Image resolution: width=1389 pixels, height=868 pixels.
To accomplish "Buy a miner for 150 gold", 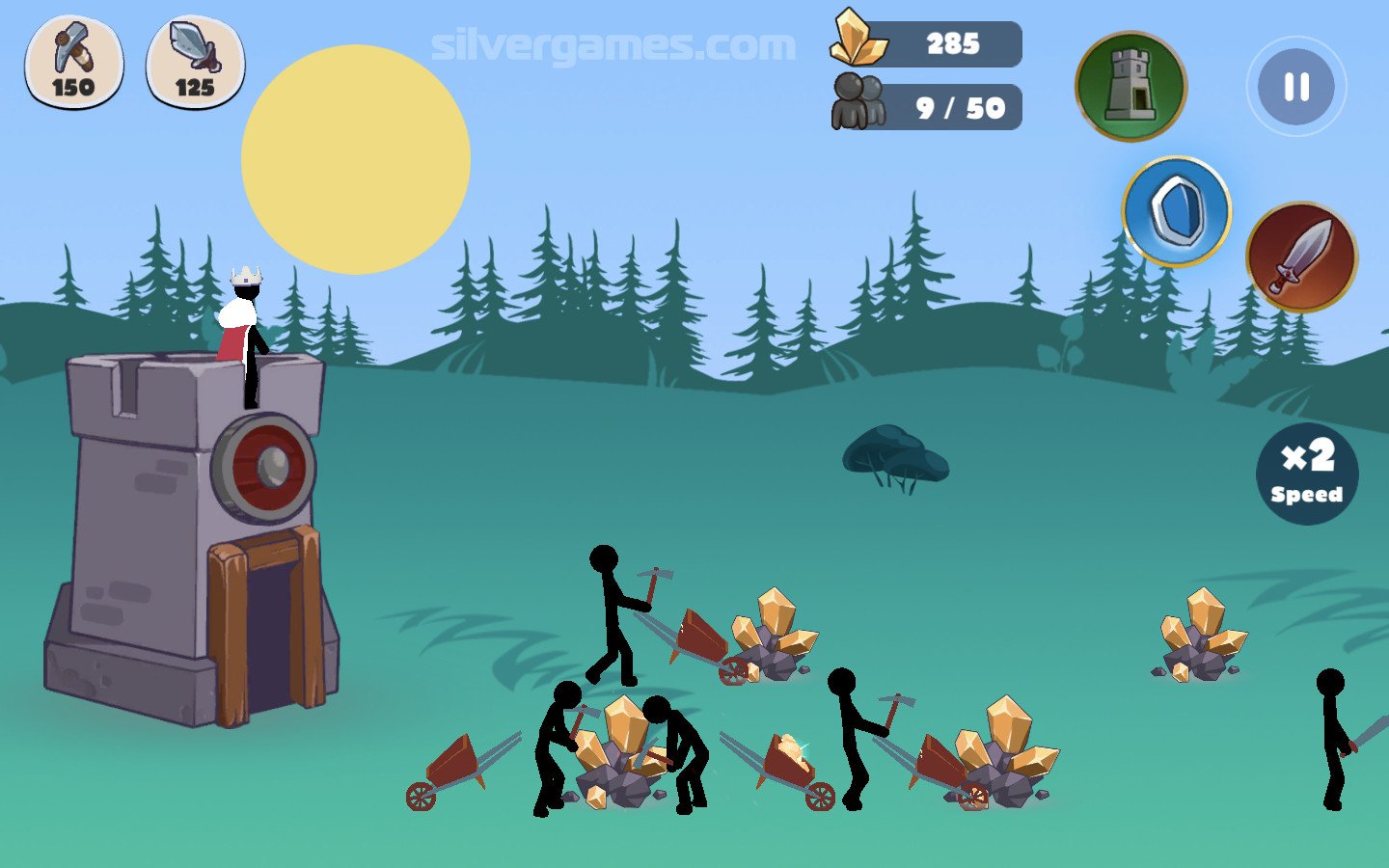I will pyautogui.click(x=73, y=61).
